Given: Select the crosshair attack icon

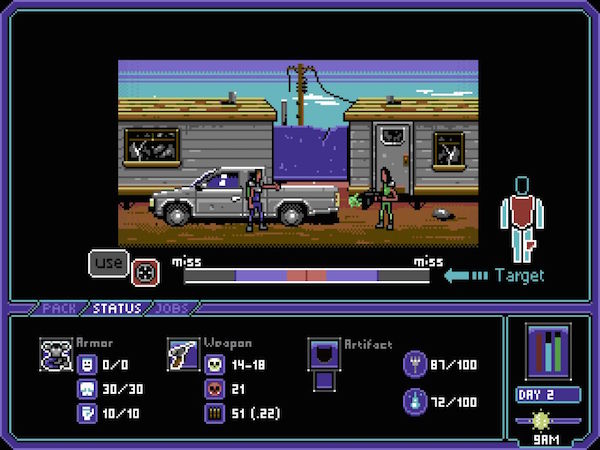Looking at the screenshot, I should 144,272.
